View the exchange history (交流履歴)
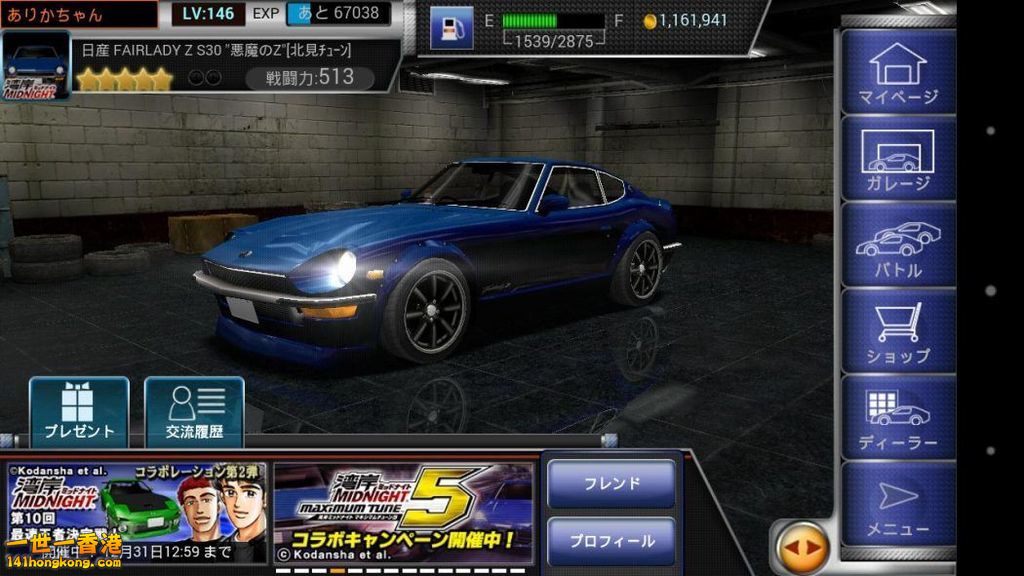The image size is (1024, 576). point(194,411)
